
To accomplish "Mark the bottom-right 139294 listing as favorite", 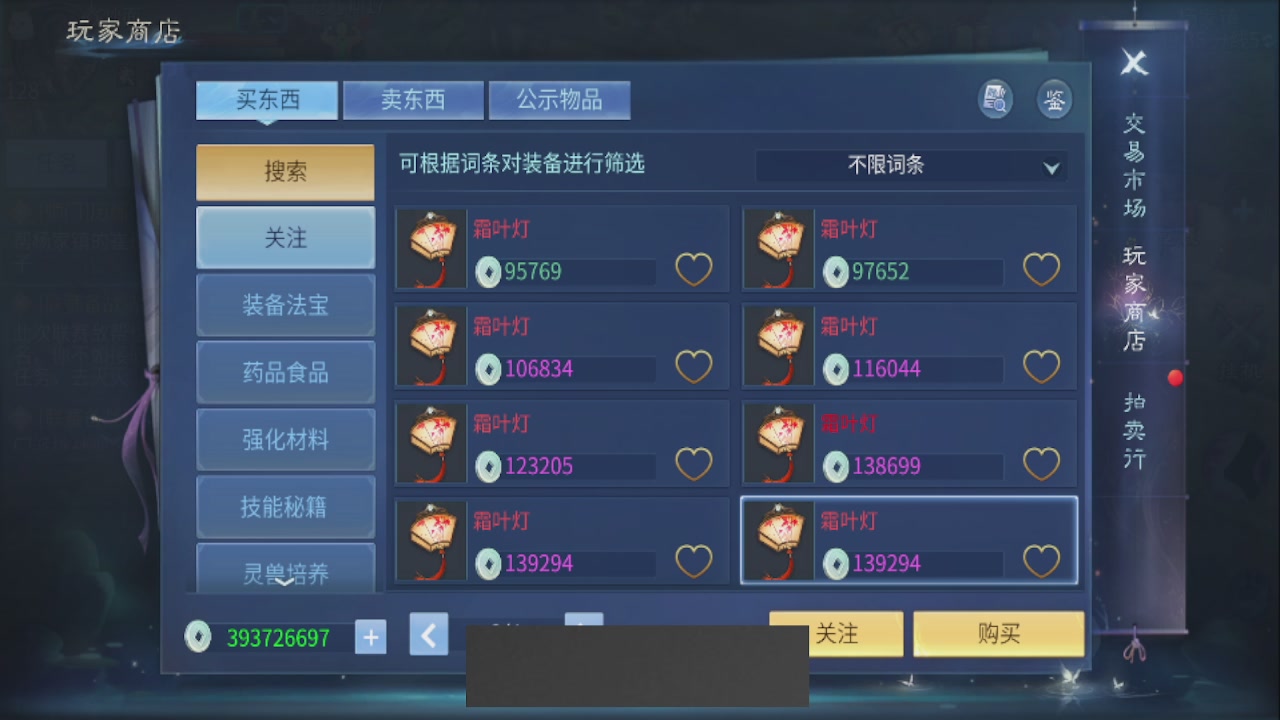I will 1041,561.
